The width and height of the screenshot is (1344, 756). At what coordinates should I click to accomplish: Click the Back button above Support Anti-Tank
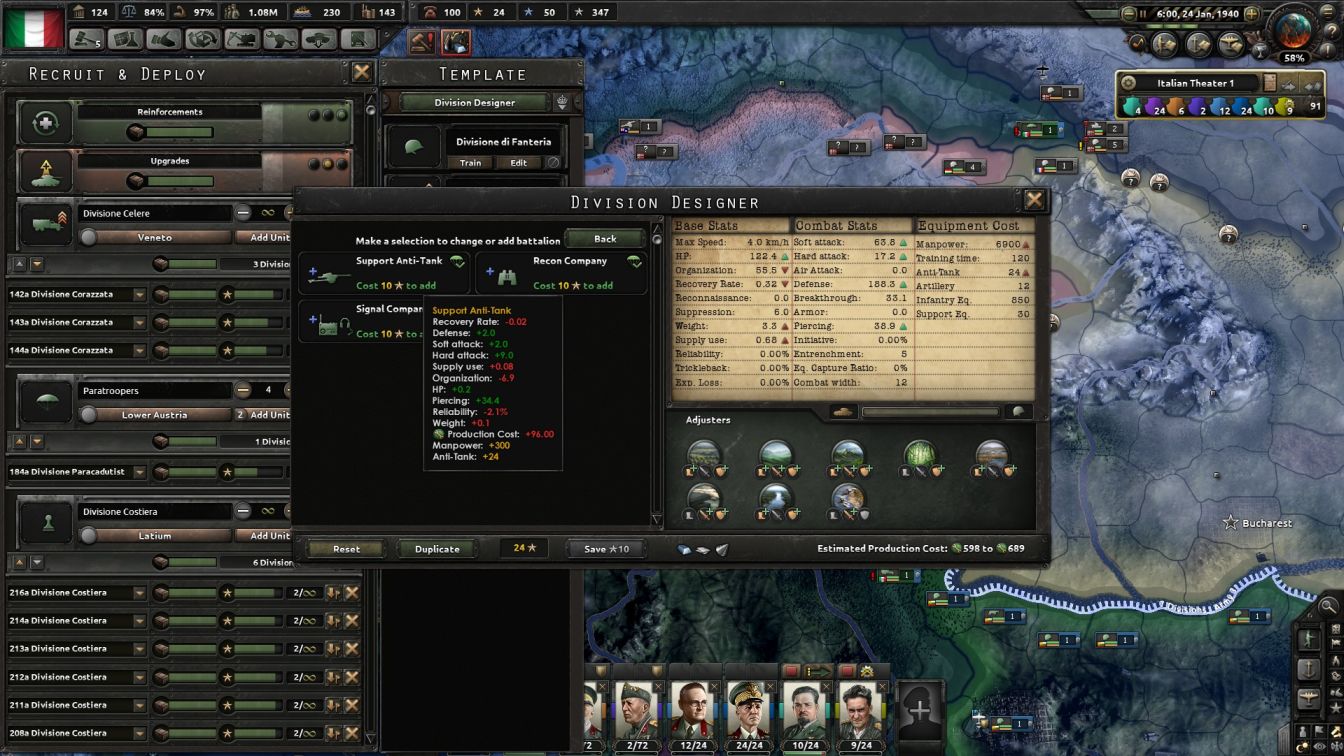click(604, 238)
